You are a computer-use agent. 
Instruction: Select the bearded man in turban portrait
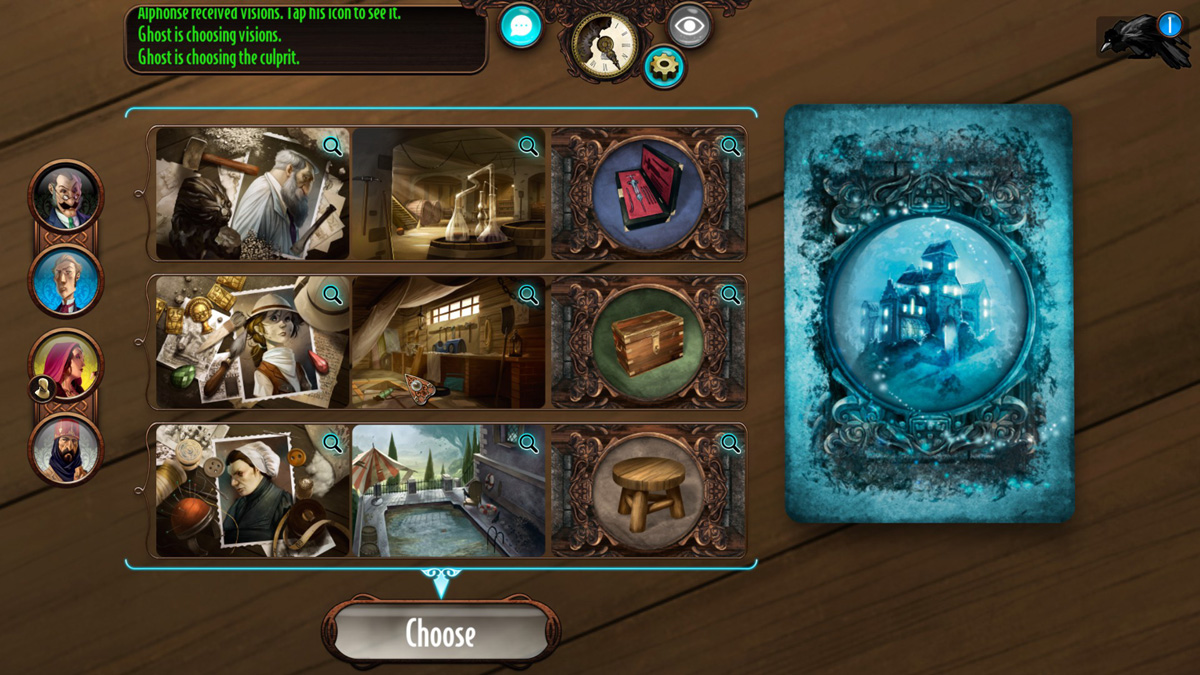(66, 449)
